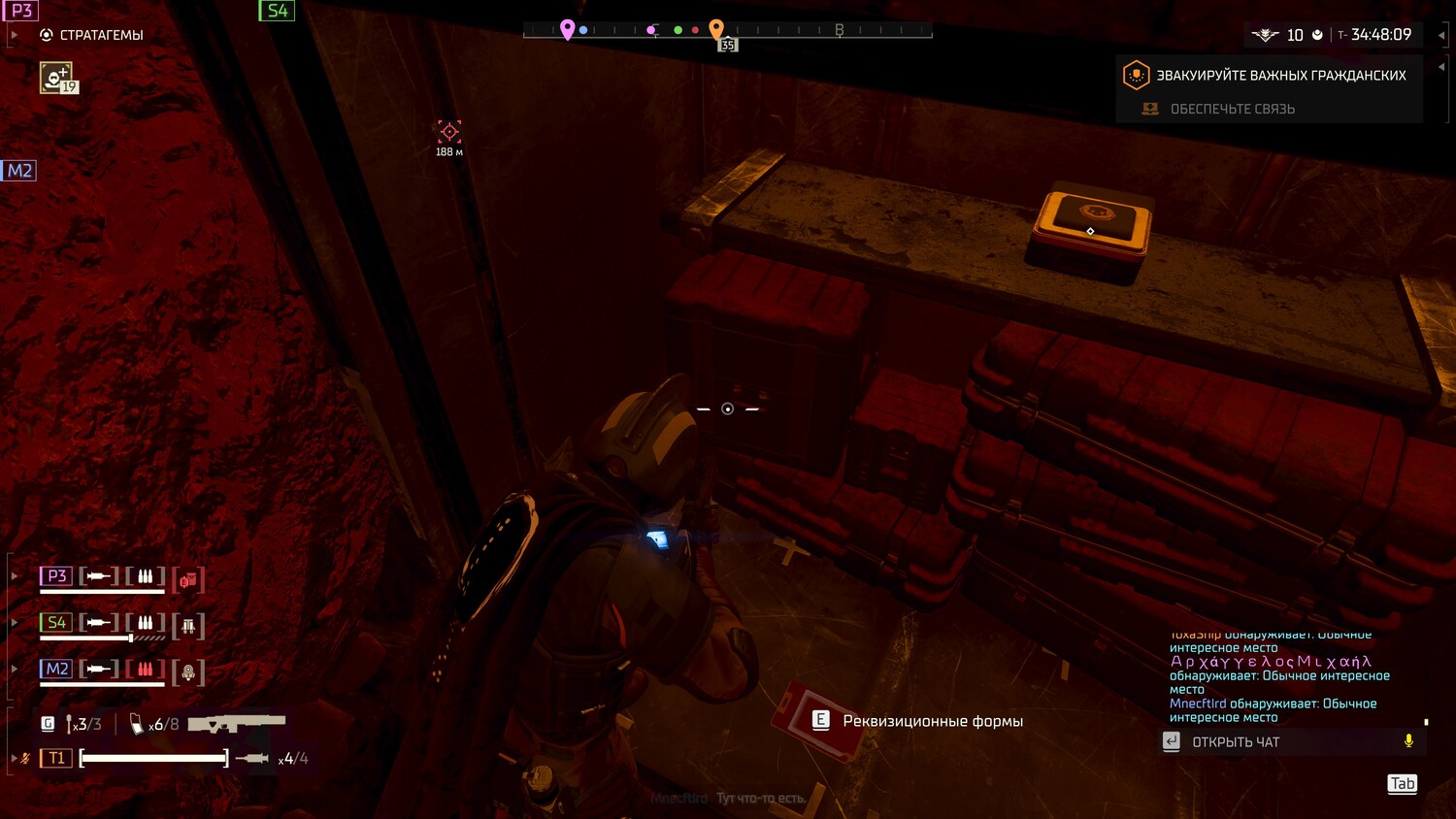Screen dimensions: 1456x819
Task: Select your own T1 player tag
Action: coord(56,758)
